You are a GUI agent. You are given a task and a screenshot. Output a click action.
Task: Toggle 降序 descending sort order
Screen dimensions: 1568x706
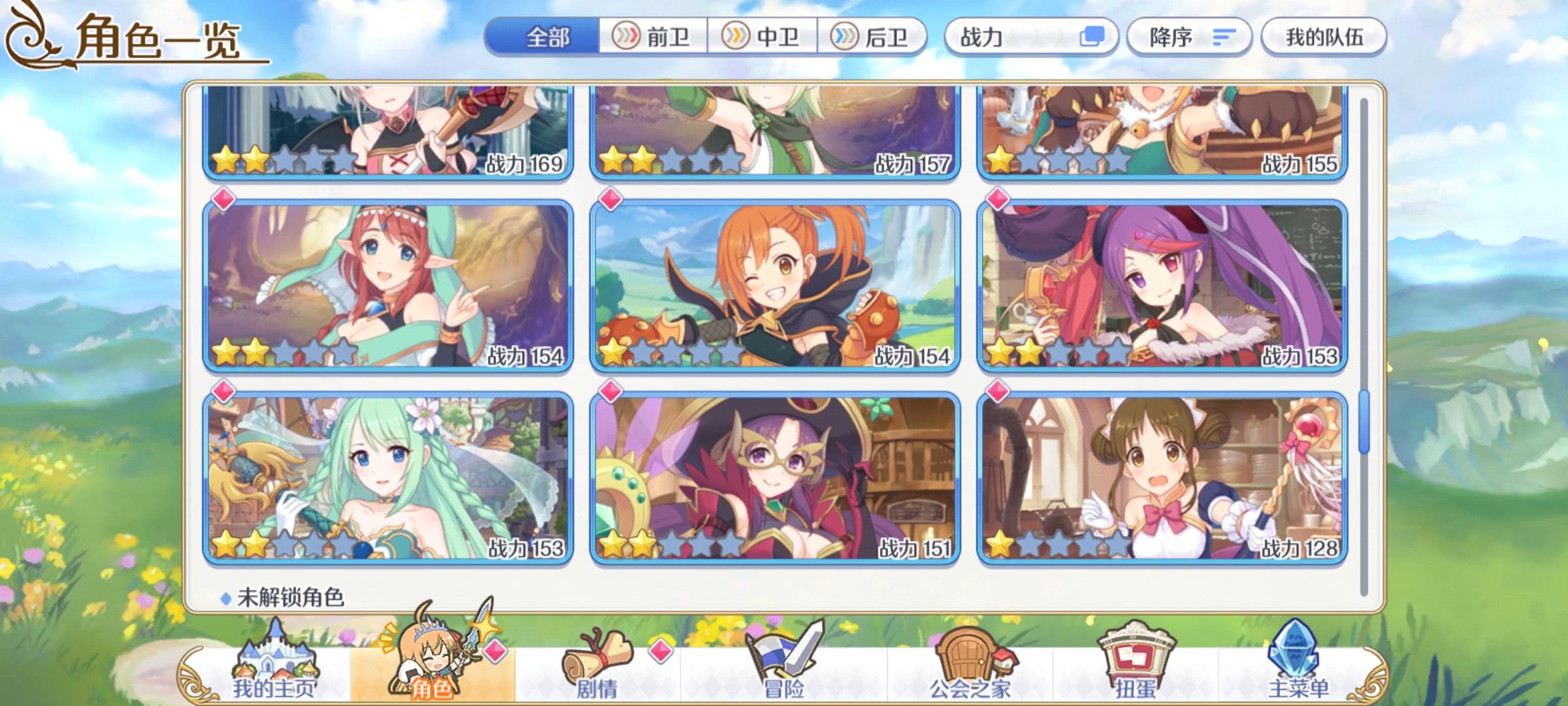pos(1189,37)
